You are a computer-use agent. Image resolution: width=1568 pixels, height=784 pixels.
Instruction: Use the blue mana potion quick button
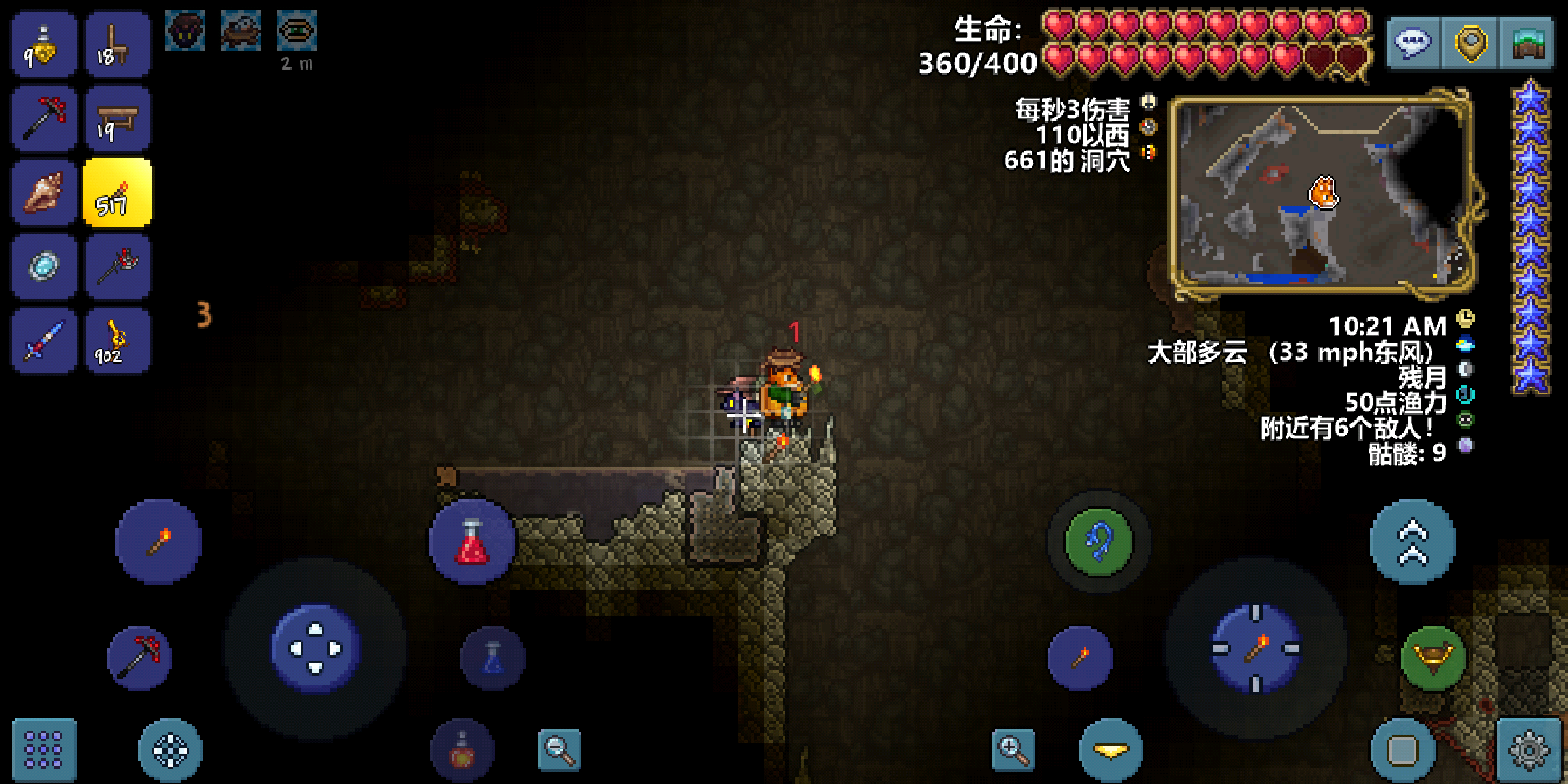click(493, 658)
